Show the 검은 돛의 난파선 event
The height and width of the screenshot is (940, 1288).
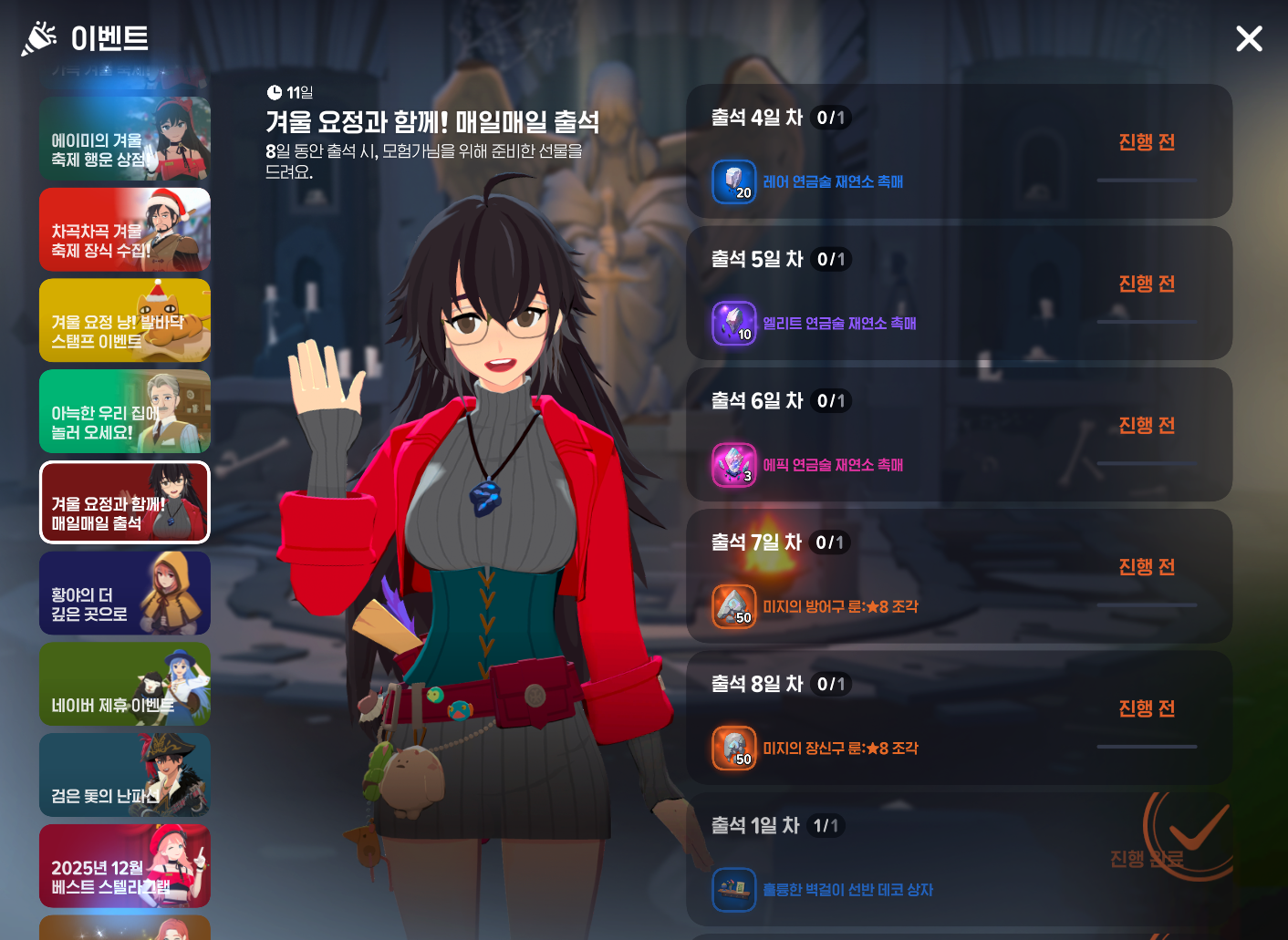(x=125, y=775)
